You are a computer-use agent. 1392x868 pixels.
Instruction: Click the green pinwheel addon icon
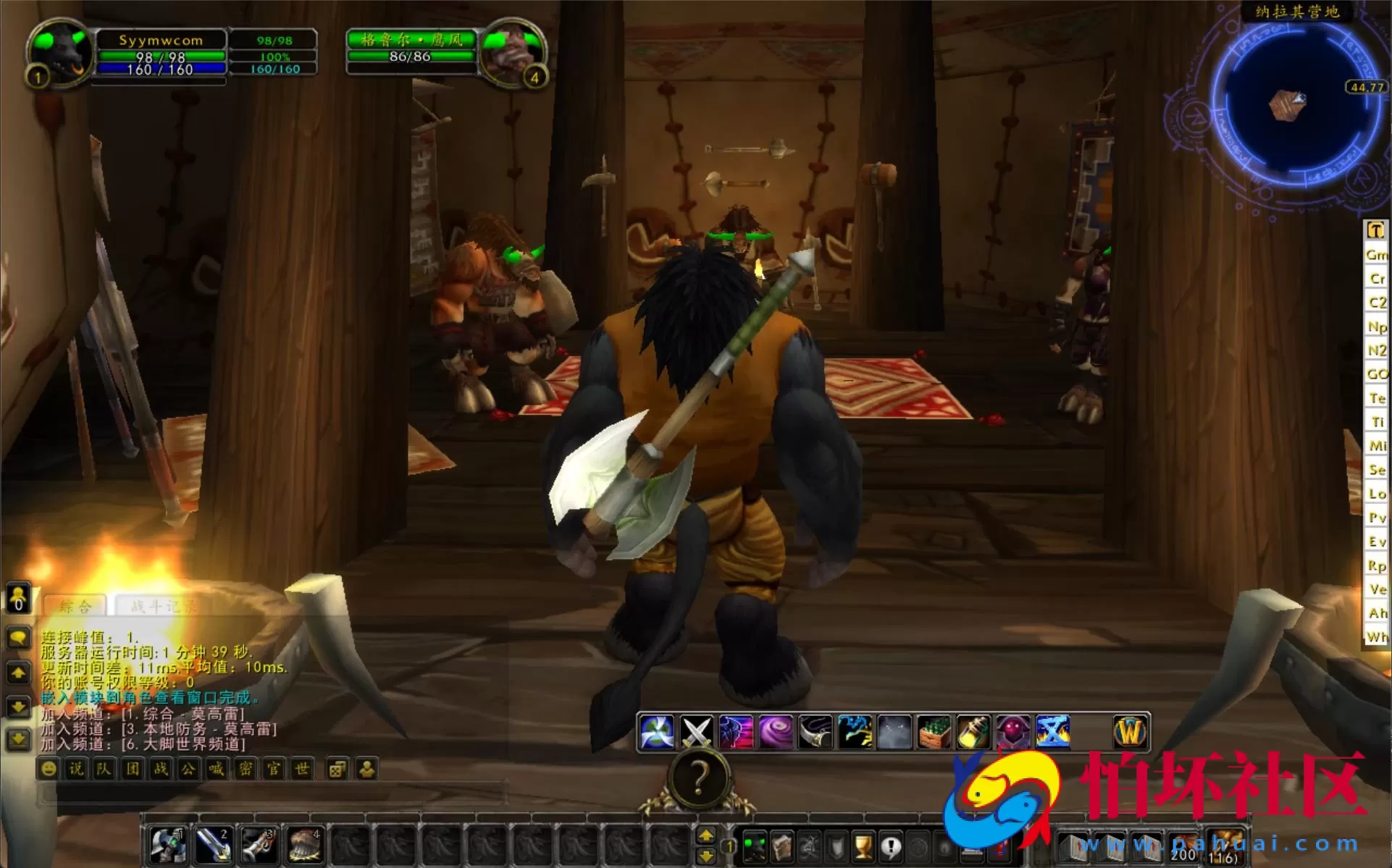pyautogui.click(x=658, y=732)
